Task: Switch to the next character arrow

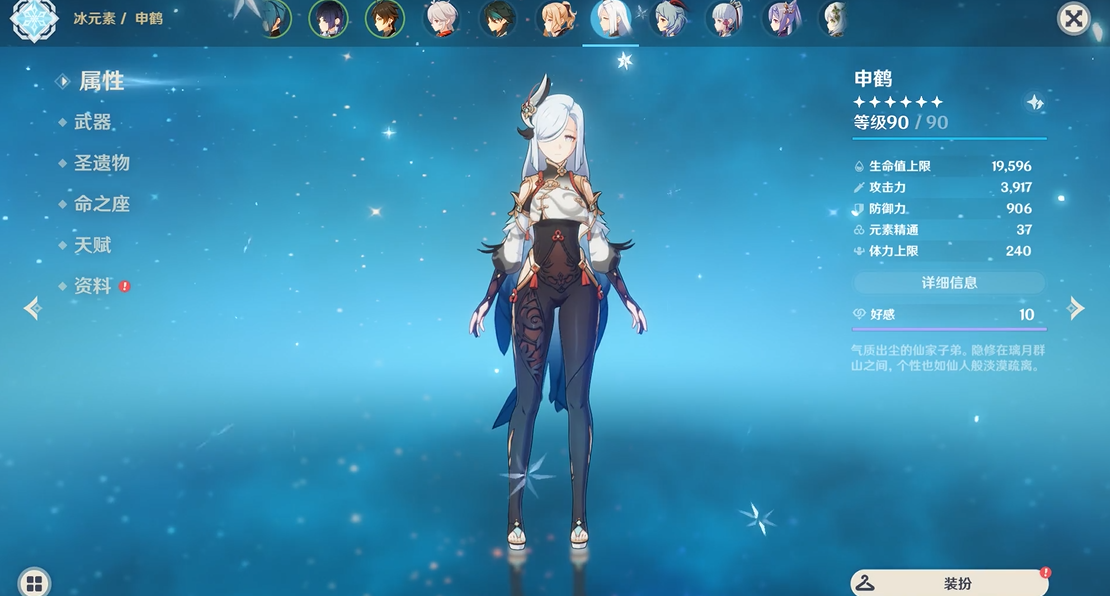Action: 1076,308
